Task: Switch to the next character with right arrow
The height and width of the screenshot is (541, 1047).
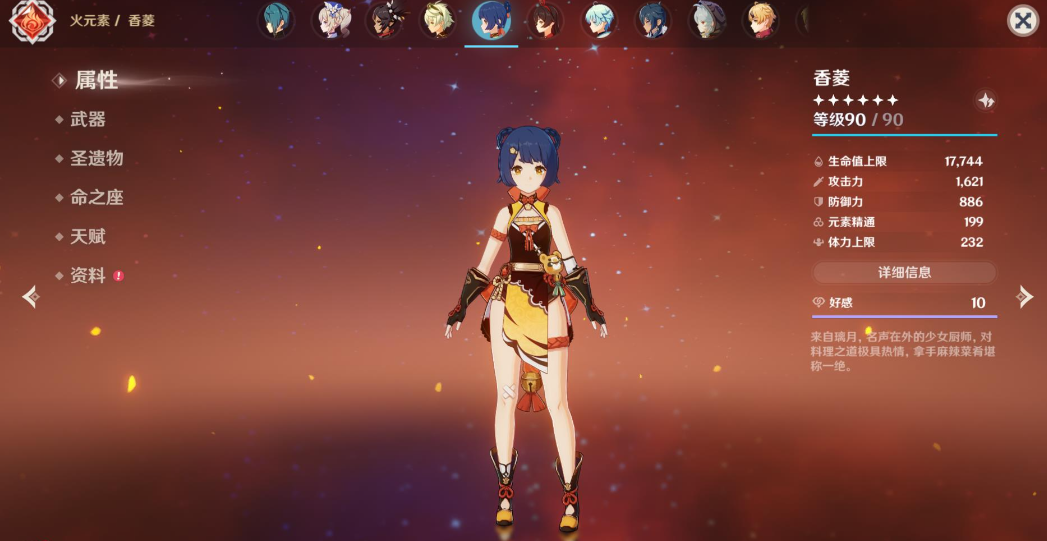Action: (1024, 296)
